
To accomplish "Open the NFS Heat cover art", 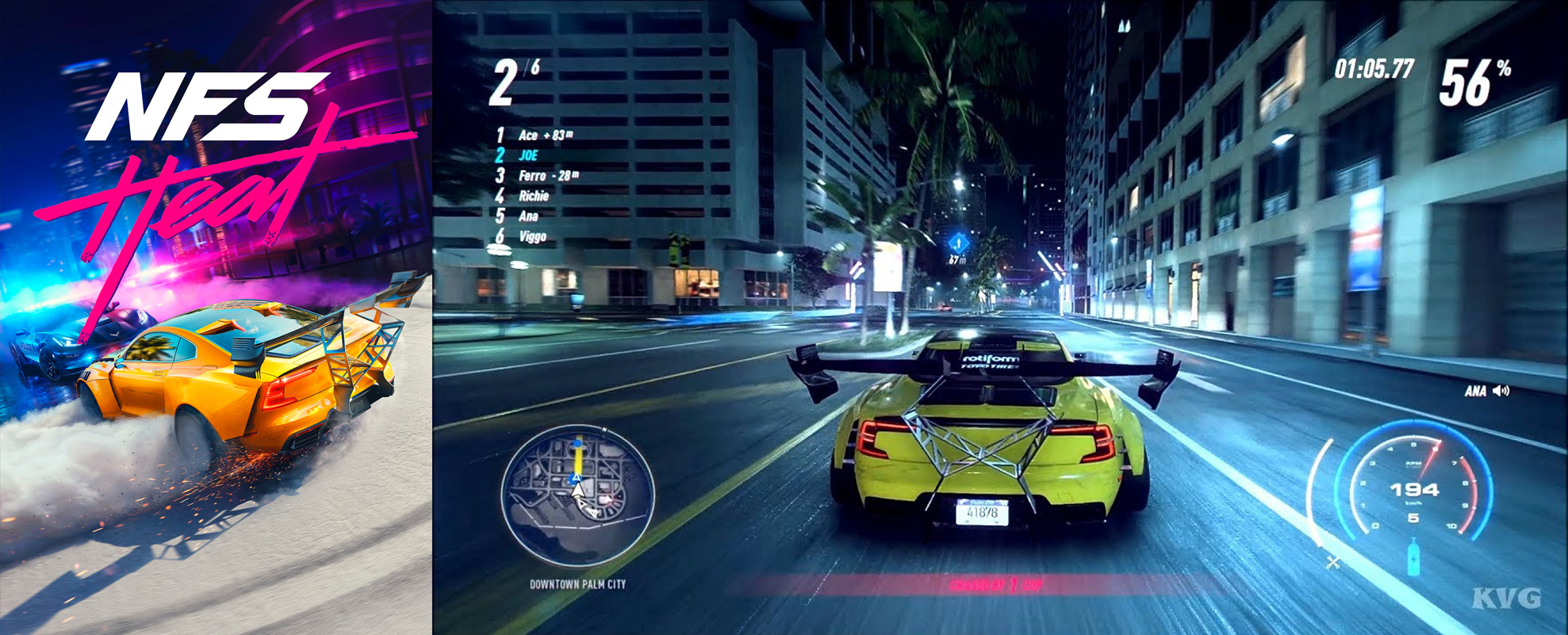I will click(x=216, y=317).
